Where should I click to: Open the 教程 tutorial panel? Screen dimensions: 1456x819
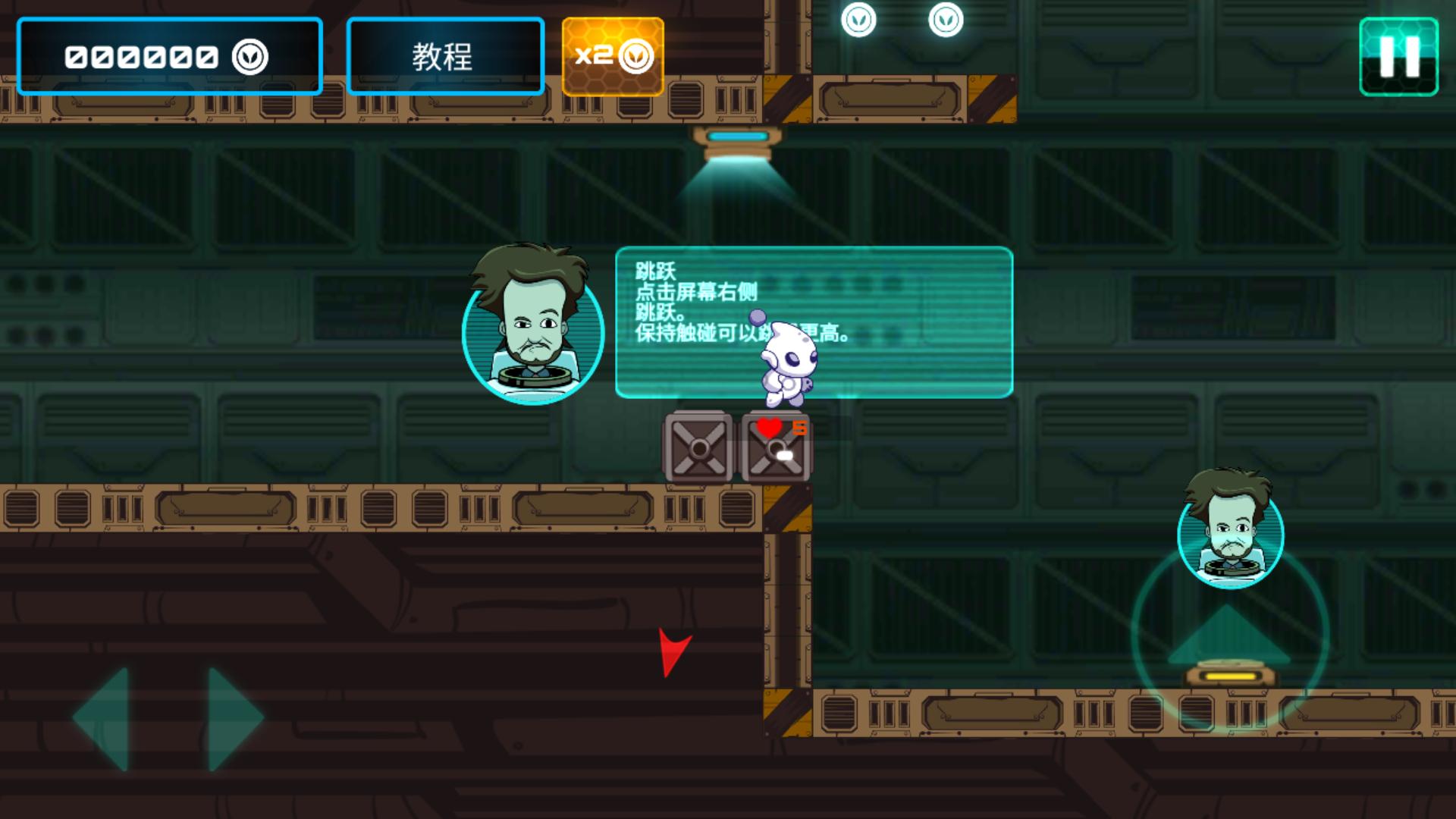click(x=444, y=55)
